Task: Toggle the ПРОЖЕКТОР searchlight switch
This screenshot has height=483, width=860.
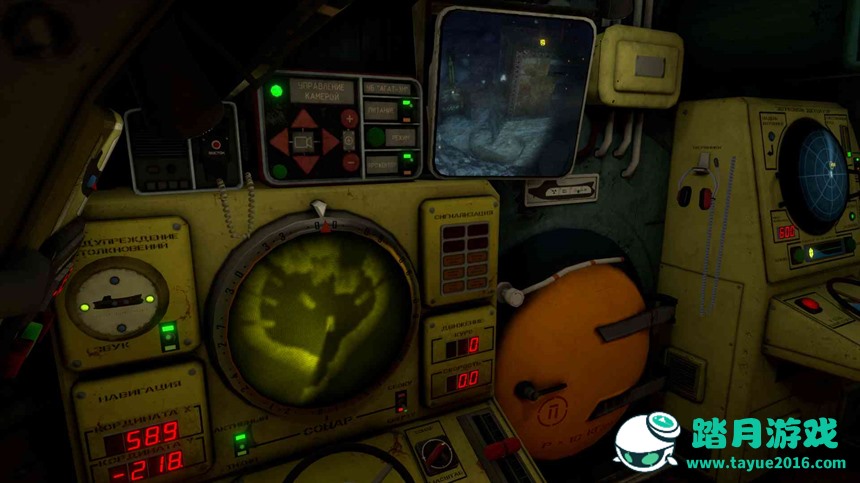Action: (407, 161)
